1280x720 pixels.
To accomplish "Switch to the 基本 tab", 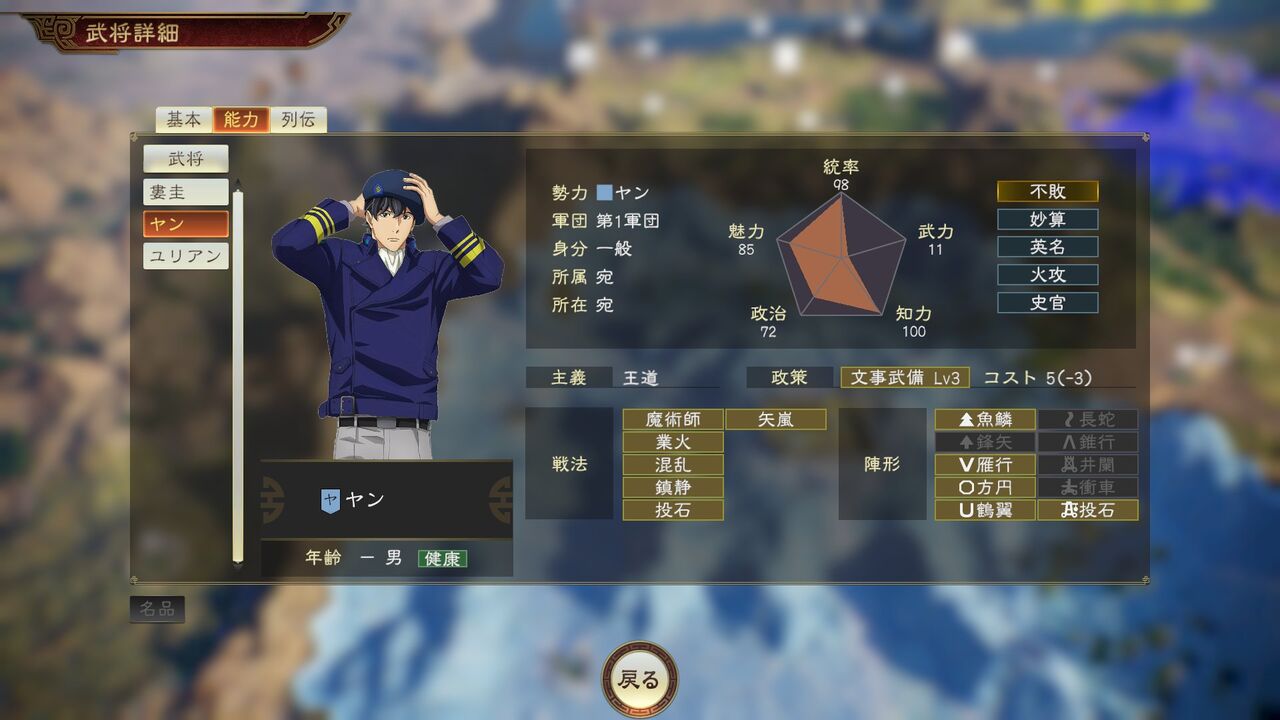I will pyautogui.click(x=185, y=119).
